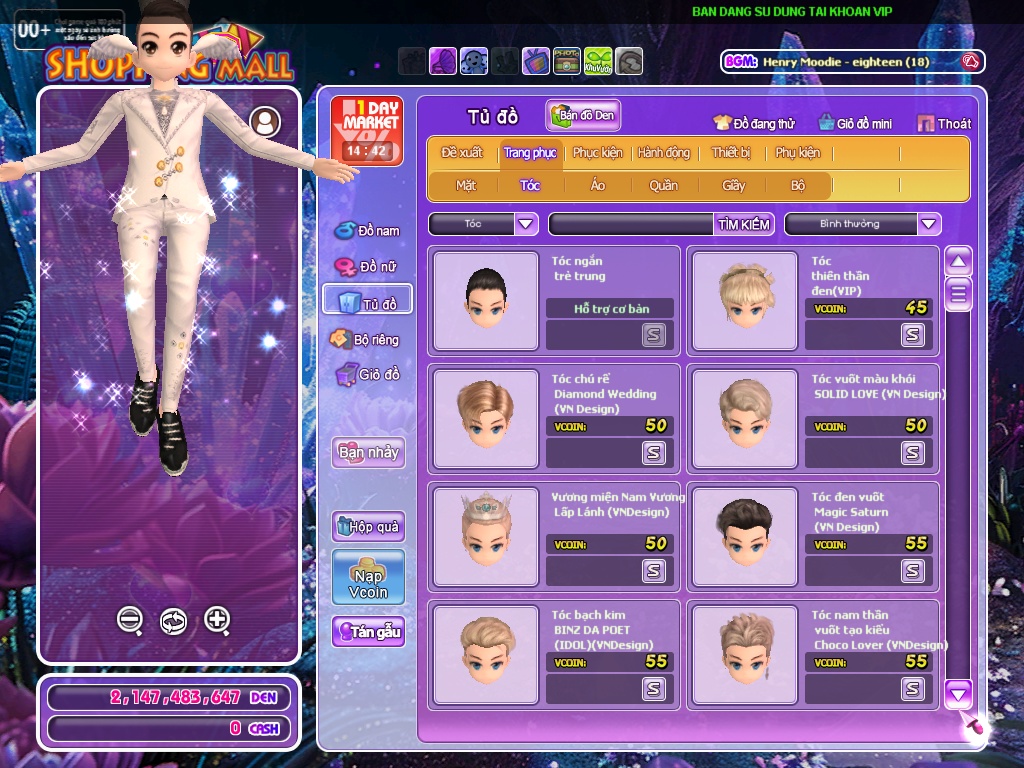Choose the Đồ nữ category
1024x768 pixels.
point(368,267)
